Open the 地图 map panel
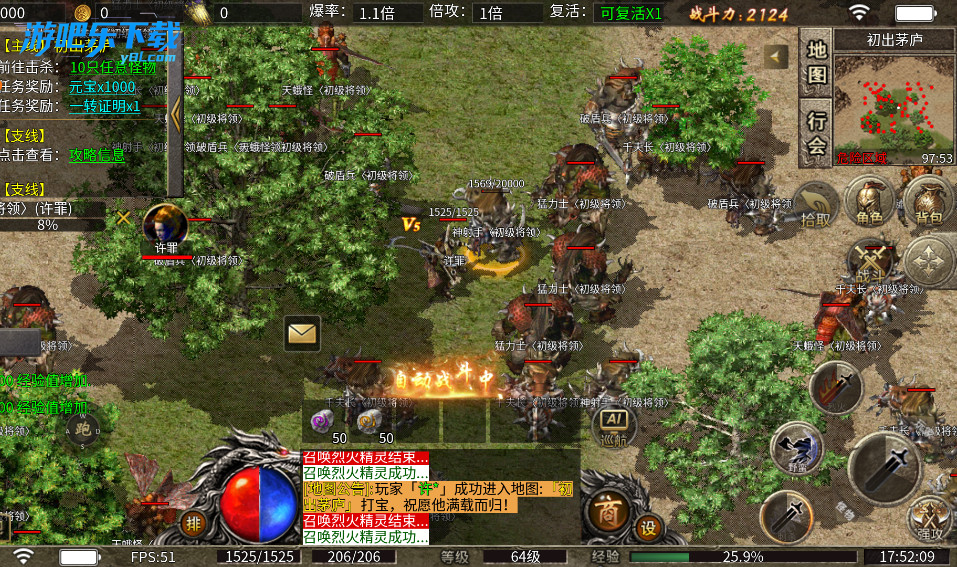This screenshot has height=567, width=957. 817,61
